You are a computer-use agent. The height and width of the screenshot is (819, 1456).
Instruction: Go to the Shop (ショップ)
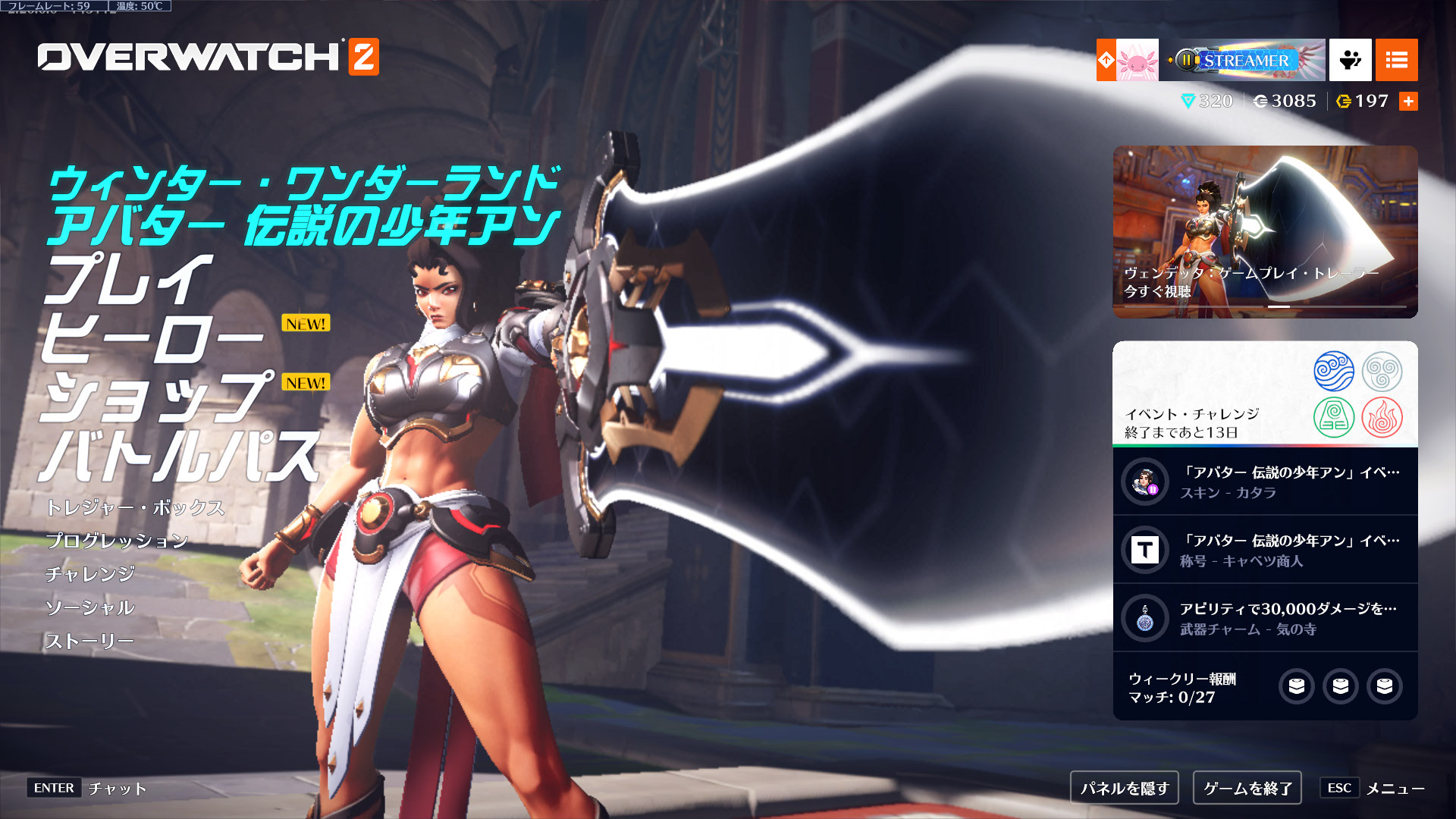(x=155, y=397)
